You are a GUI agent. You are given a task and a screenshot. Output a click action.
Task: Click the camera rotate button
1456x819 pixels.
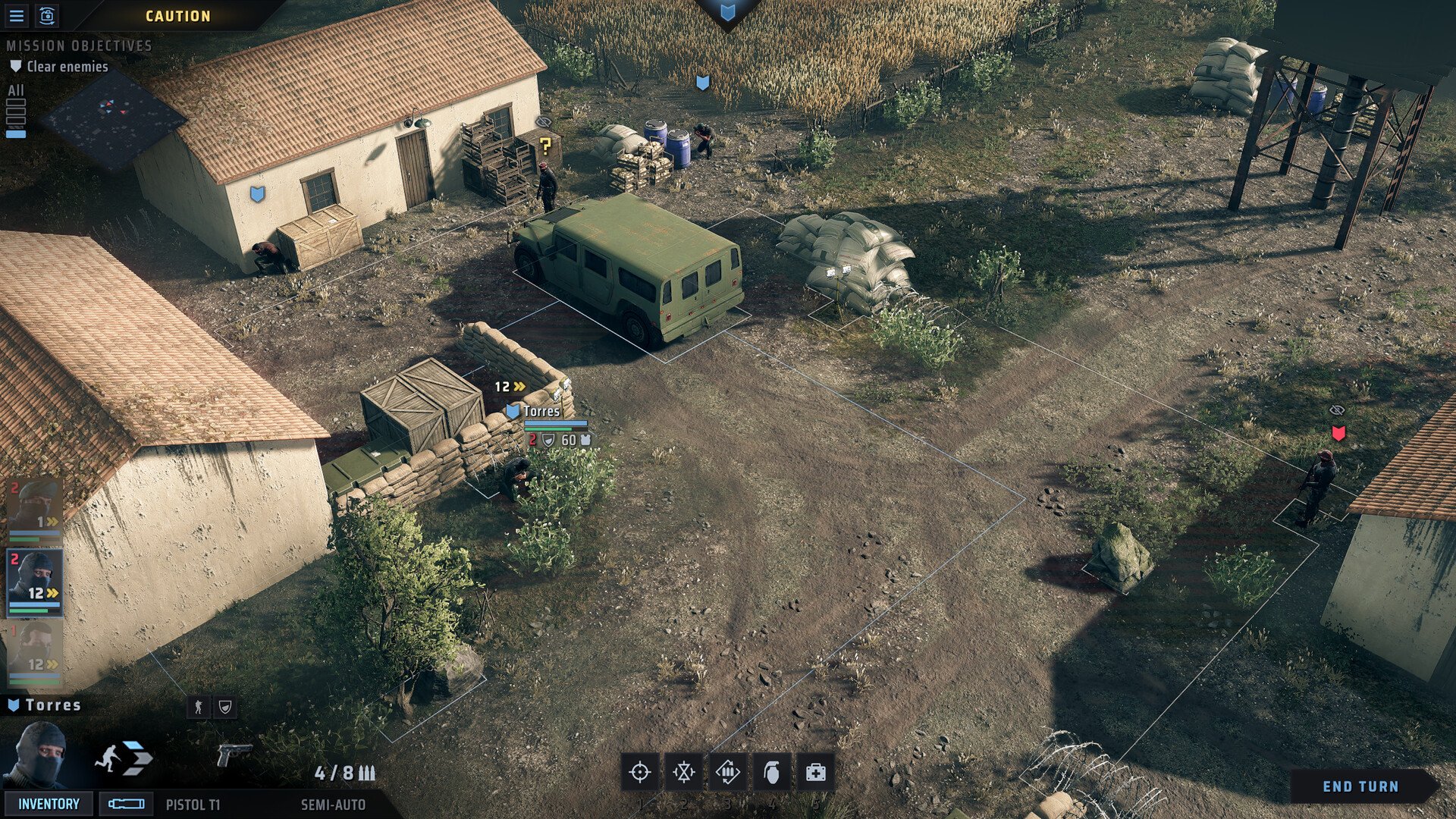tap(47, 15)
